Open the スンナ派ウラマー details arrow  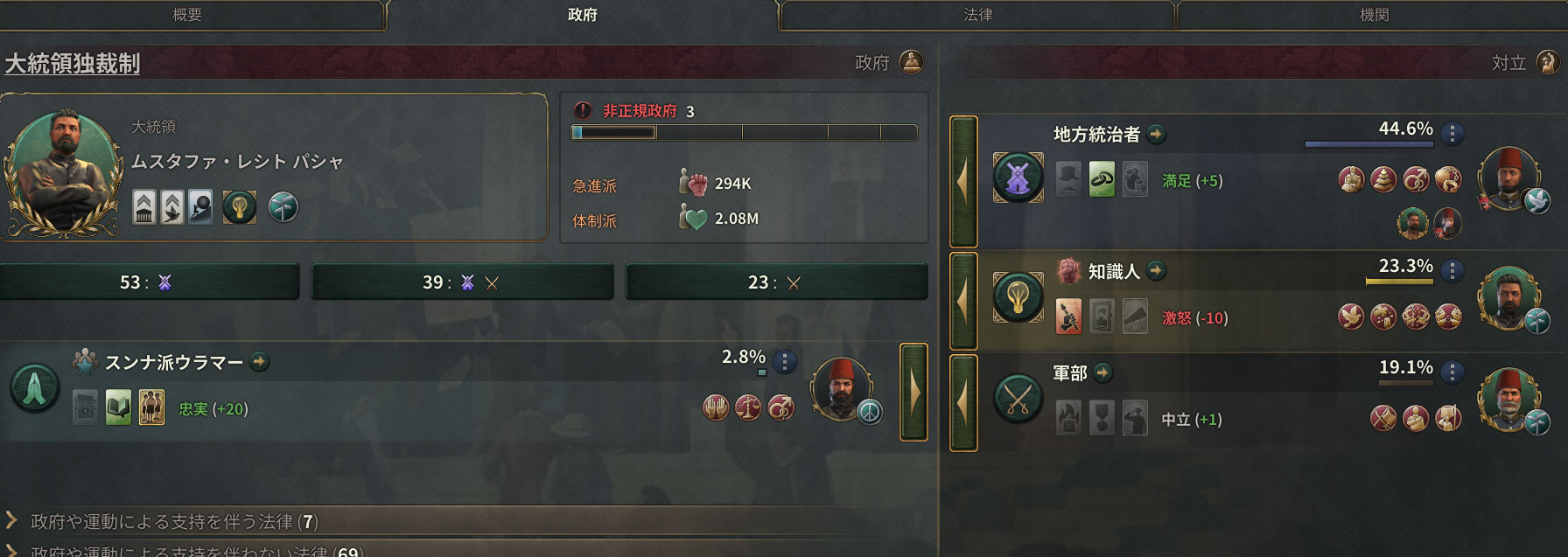point(260,361)
